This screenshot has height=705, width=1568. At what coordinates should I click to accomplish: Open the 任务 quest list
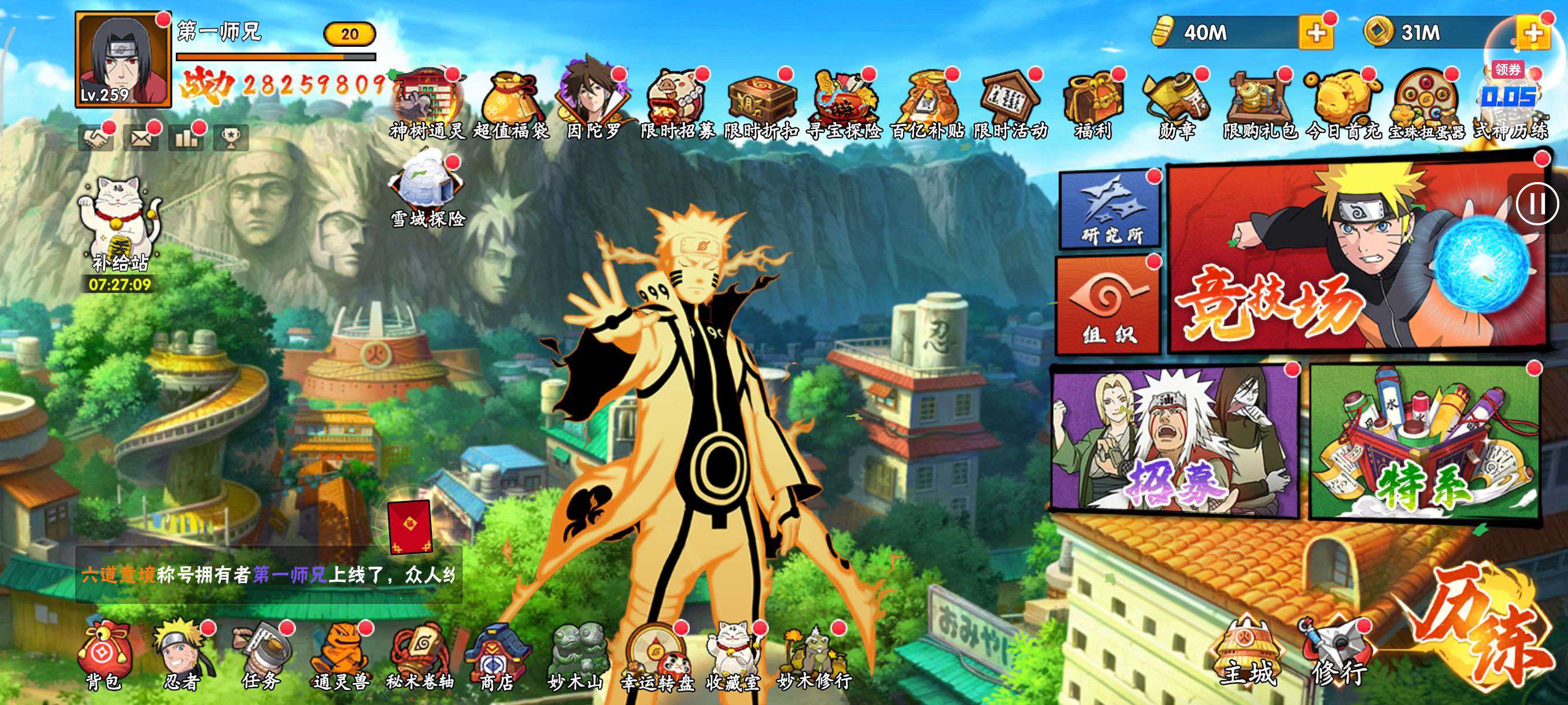261,658
